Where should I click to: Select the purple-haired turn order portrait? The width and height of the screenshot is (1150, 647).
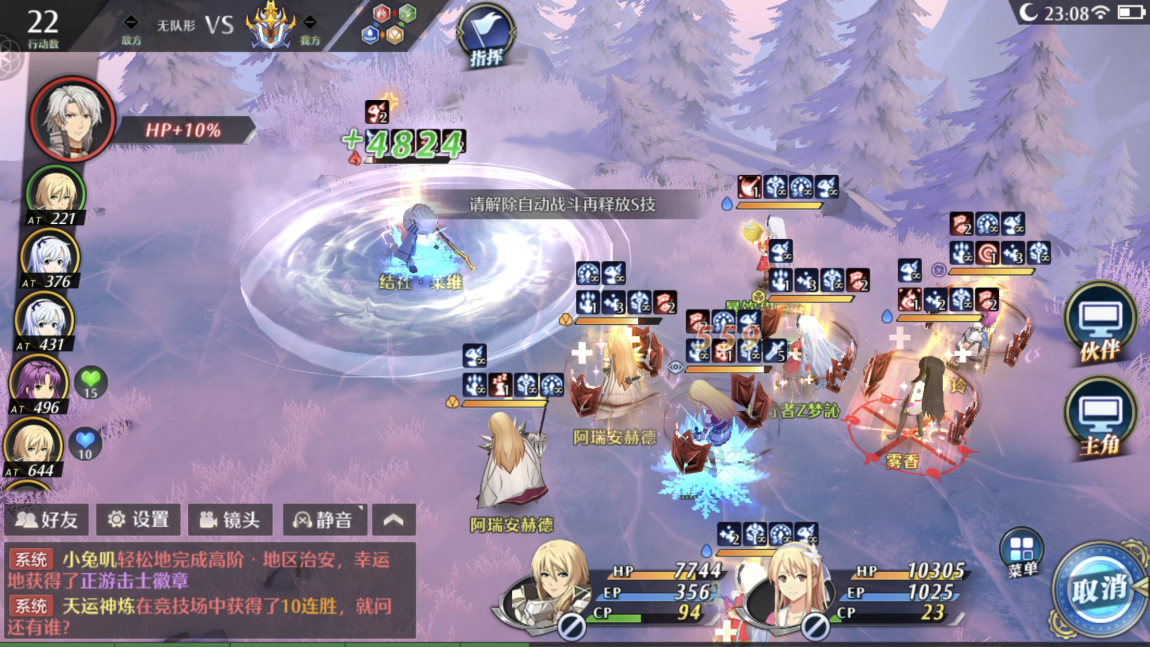[40, 380]
